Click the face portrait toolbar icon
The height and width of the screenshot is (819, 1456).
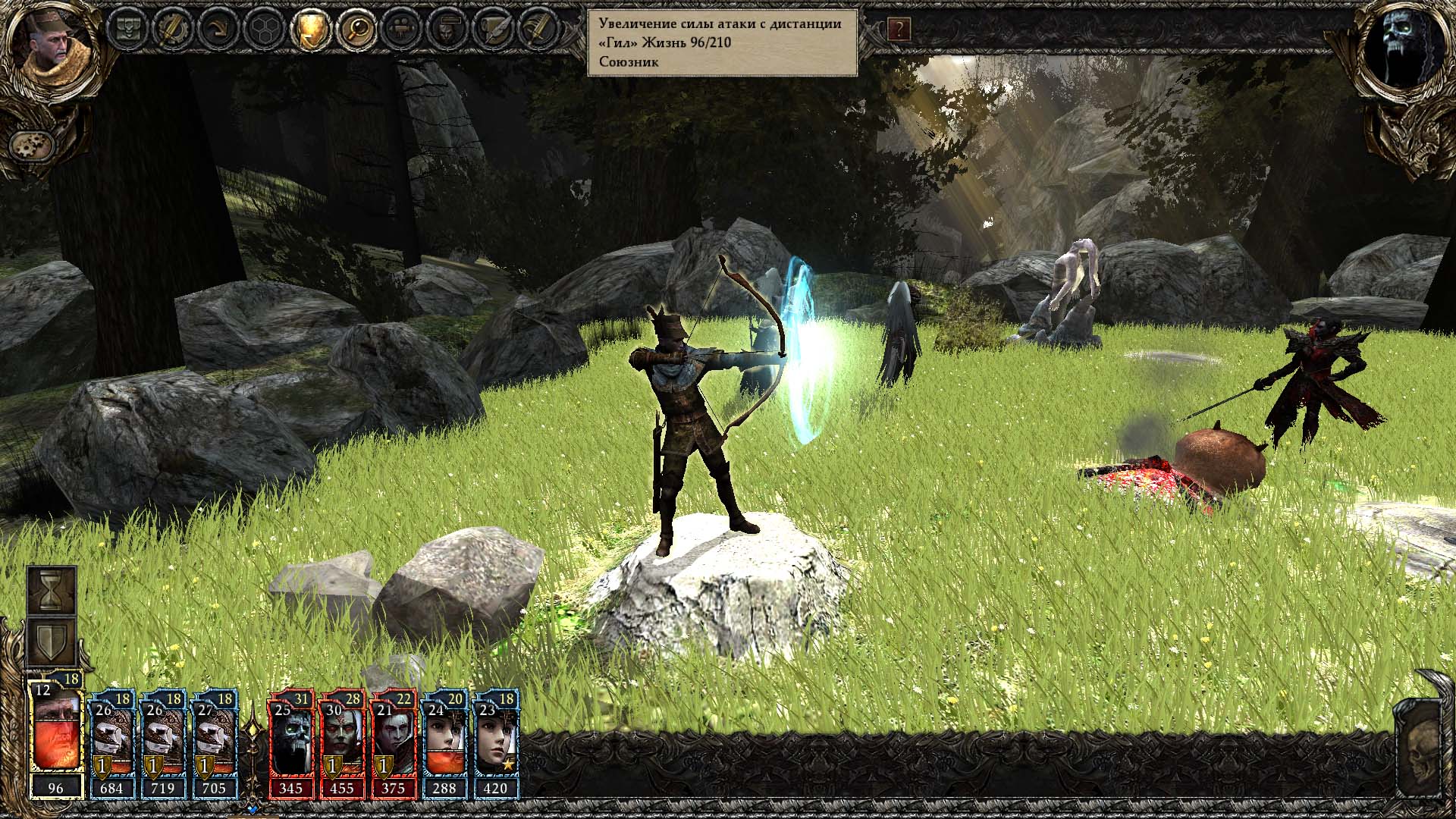coord(446,30)
